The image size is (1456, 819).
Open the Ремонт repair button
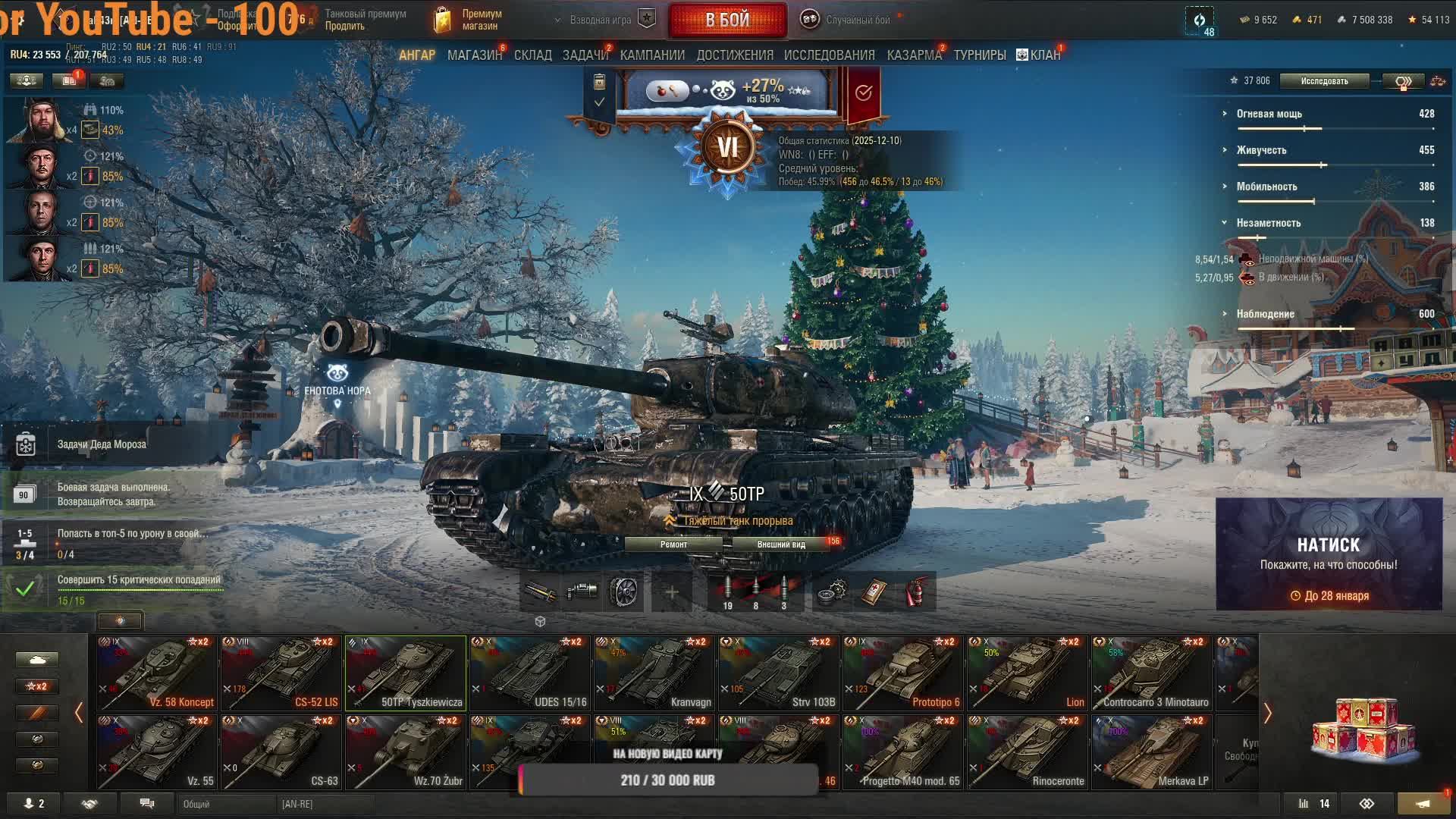click(673, 544)
